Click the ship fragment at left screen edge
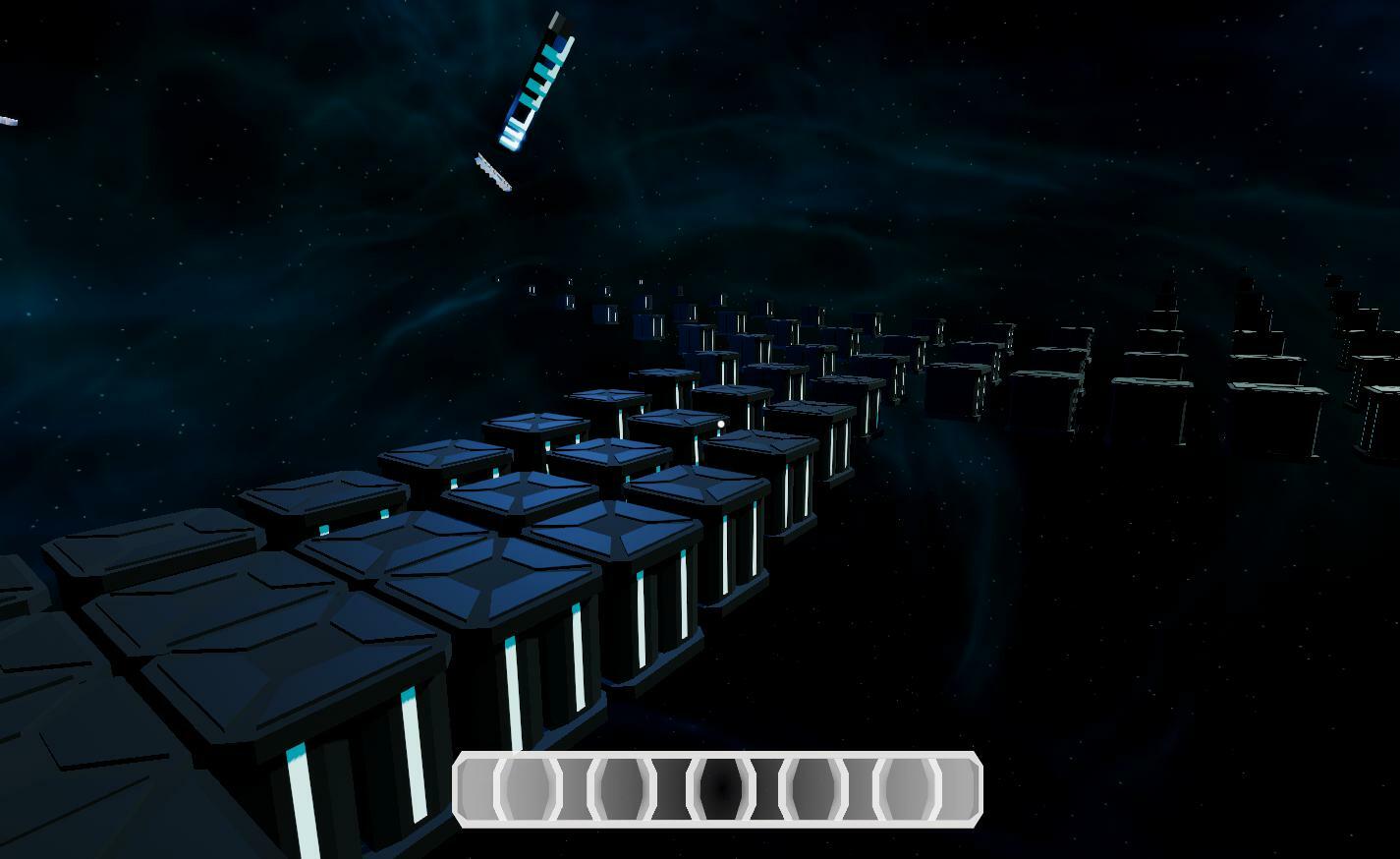This screenshot has height=859, width=1400. point(7,118)
